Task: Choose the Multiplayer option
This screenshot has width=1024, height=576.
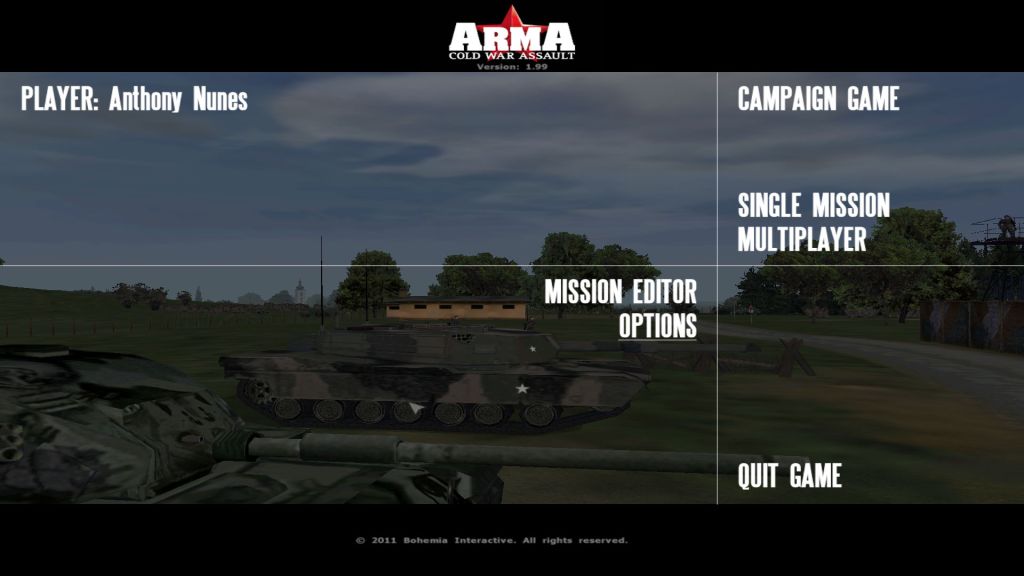Action: tap(801, 240)
